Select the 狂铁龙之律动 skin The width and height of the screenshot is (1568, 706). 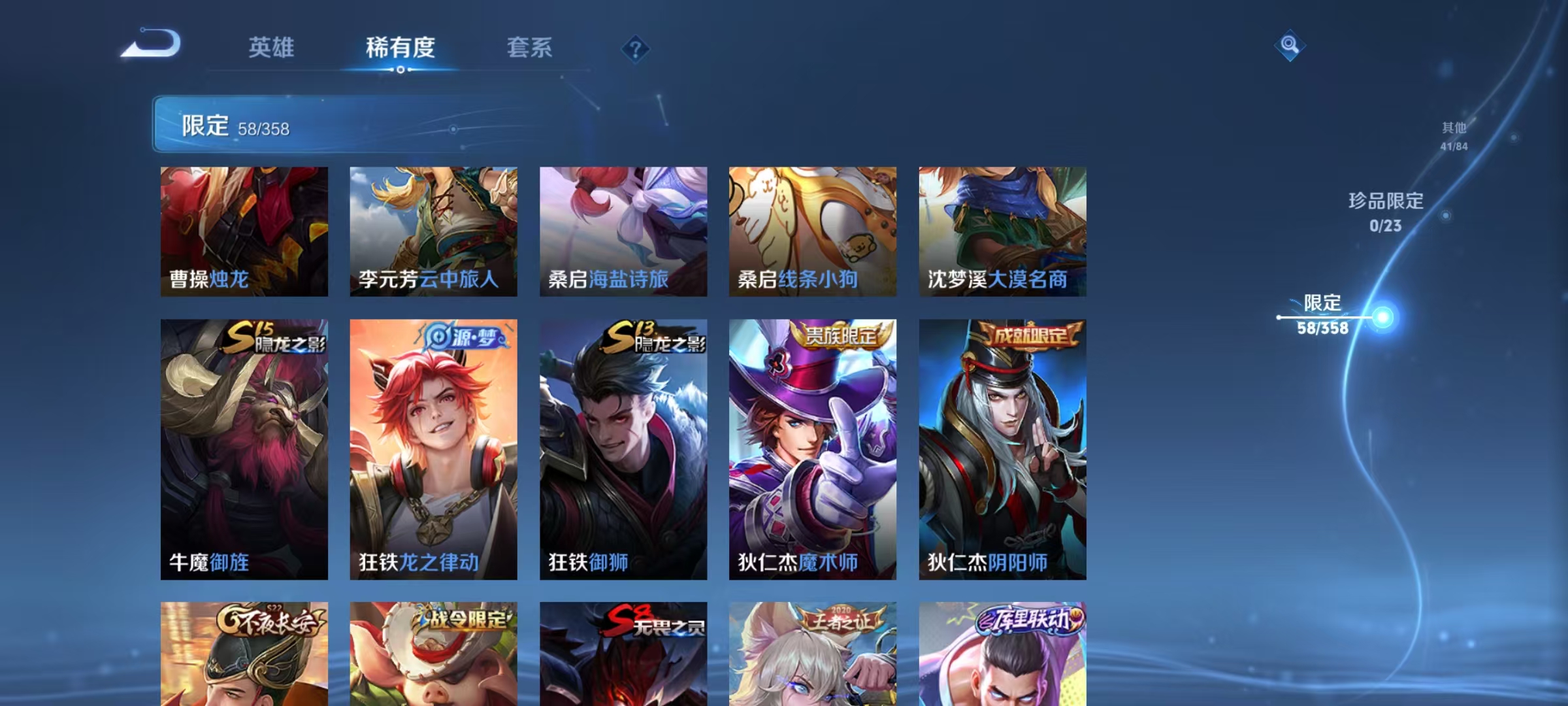coord(433,451)
